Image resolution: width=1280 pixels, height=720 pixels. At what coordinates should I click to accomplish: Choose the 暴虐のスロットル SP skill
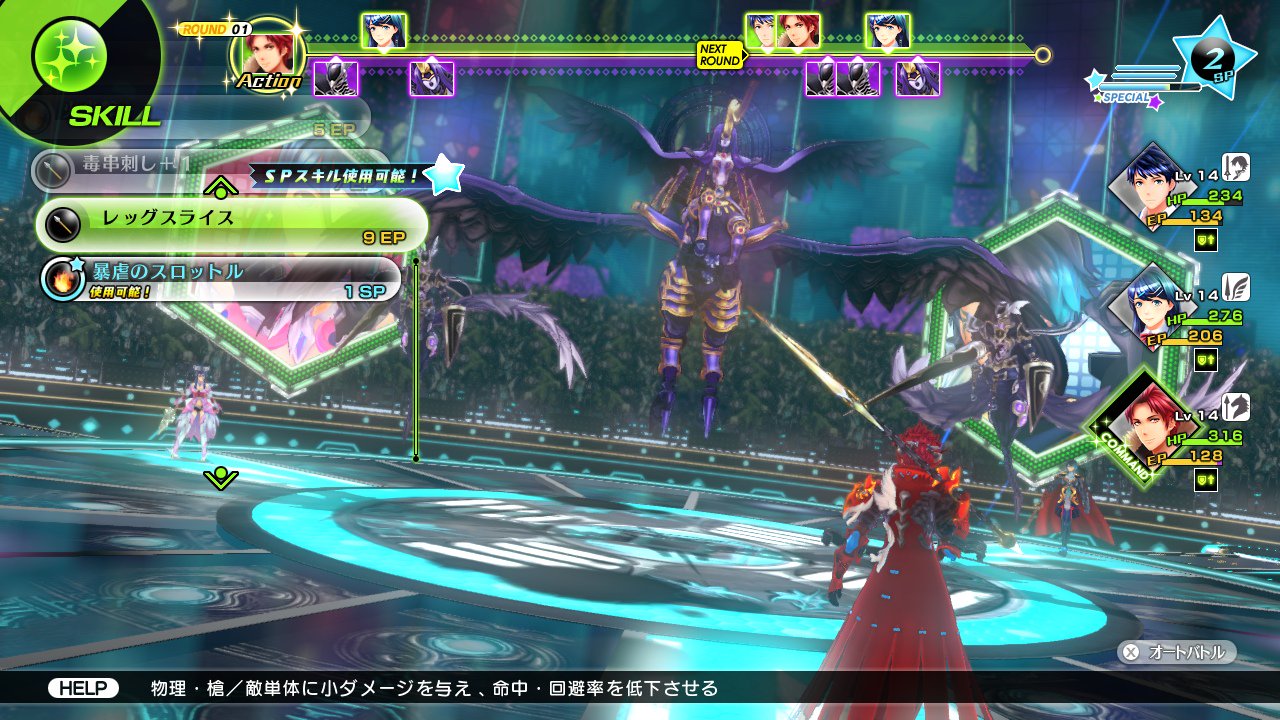click(222, 279)
